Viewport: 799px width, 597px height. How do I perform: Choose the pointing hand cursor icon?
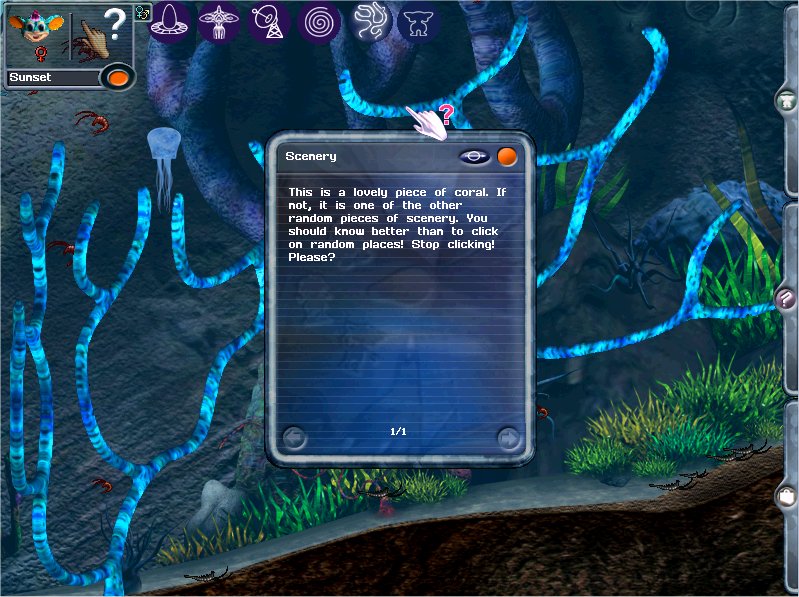coord(95,36)
